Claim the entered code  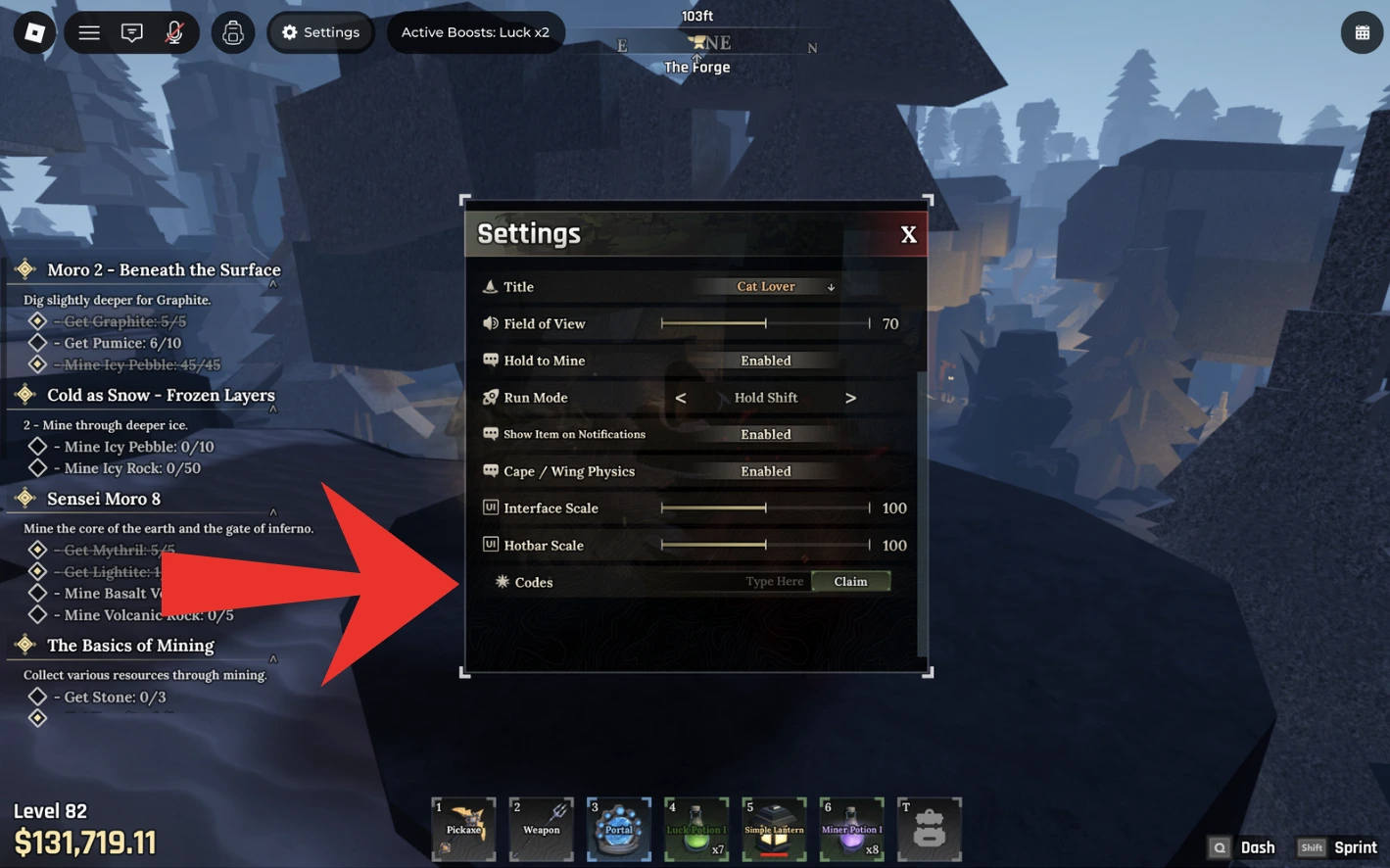click(x=850, y=582)
